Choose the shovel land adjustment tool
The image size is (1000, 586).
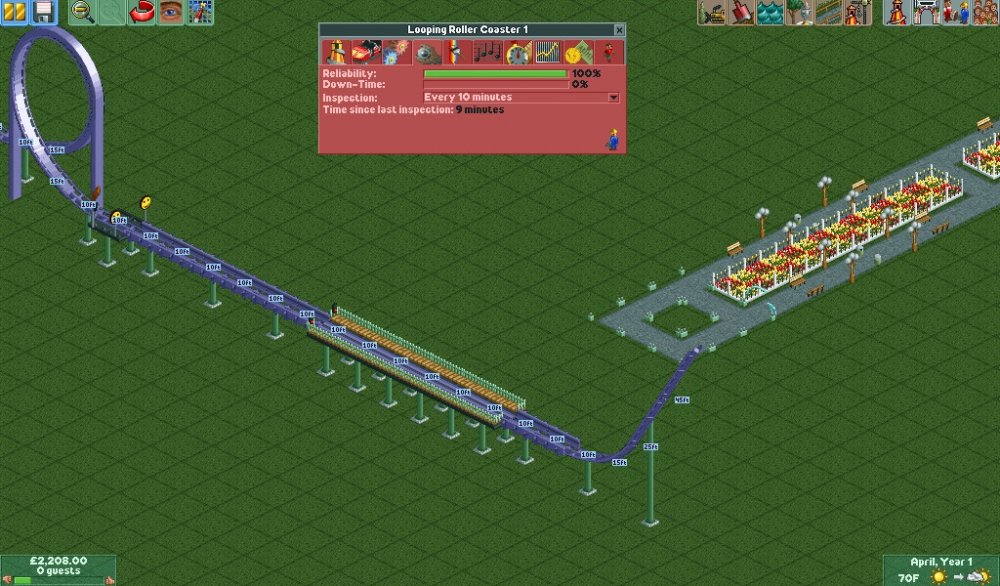point(742,12)
